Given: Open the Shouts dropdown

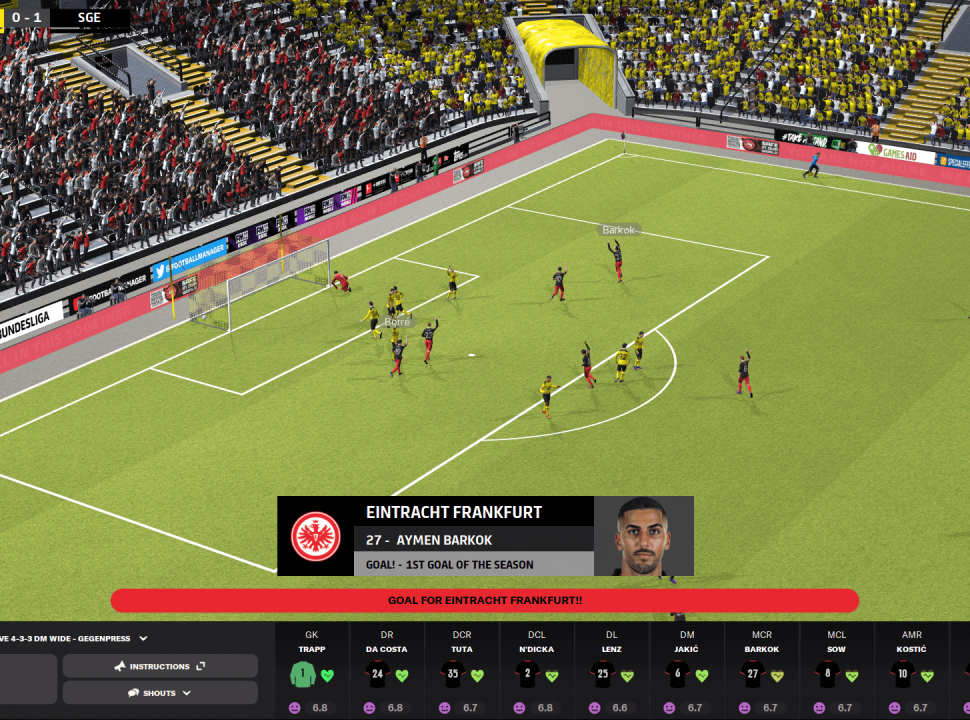Looking at the screenshot, I should [160, 693].
